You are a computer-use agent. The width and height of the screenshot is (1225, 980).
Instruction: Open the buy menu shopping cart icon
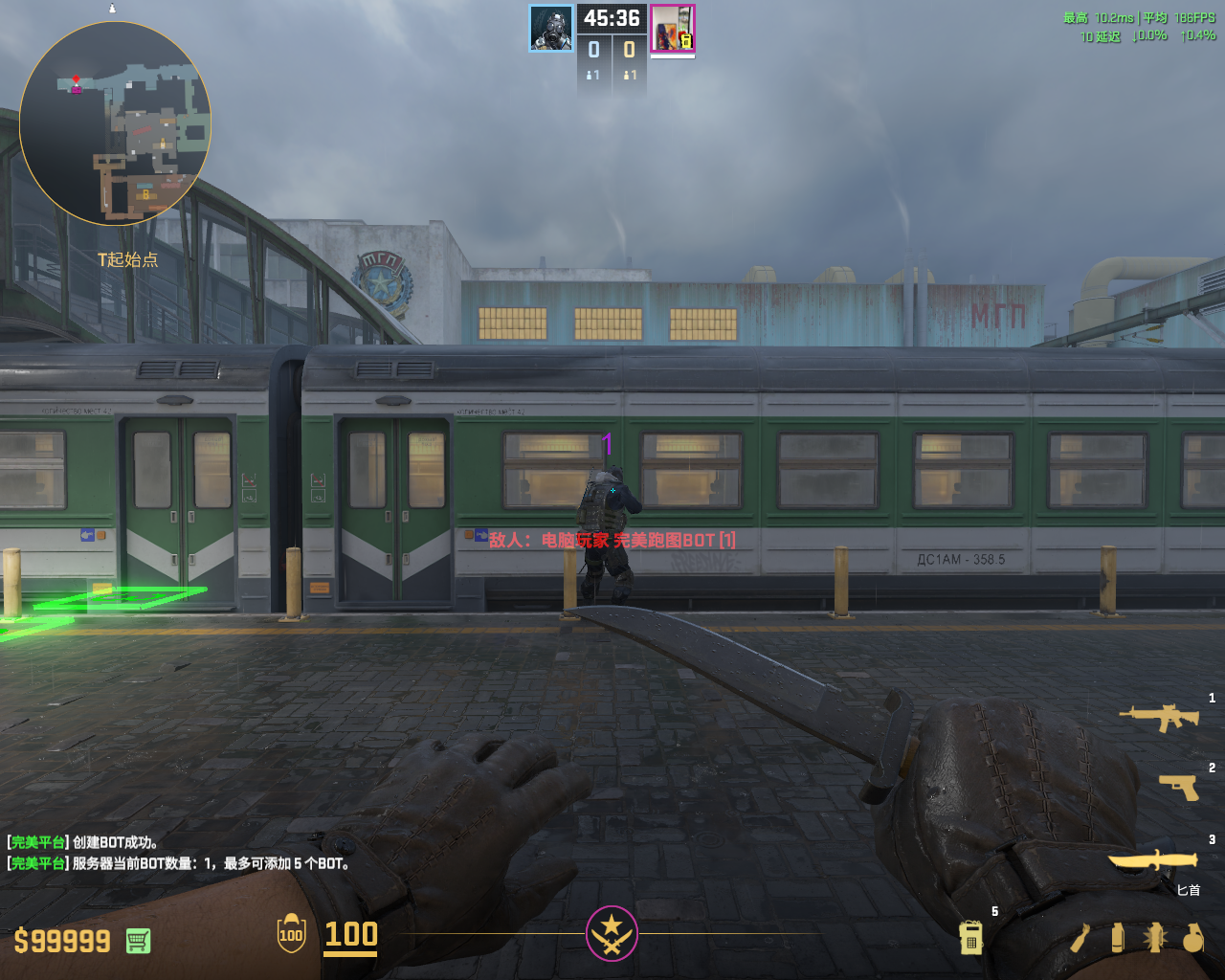tap(138, 941)
